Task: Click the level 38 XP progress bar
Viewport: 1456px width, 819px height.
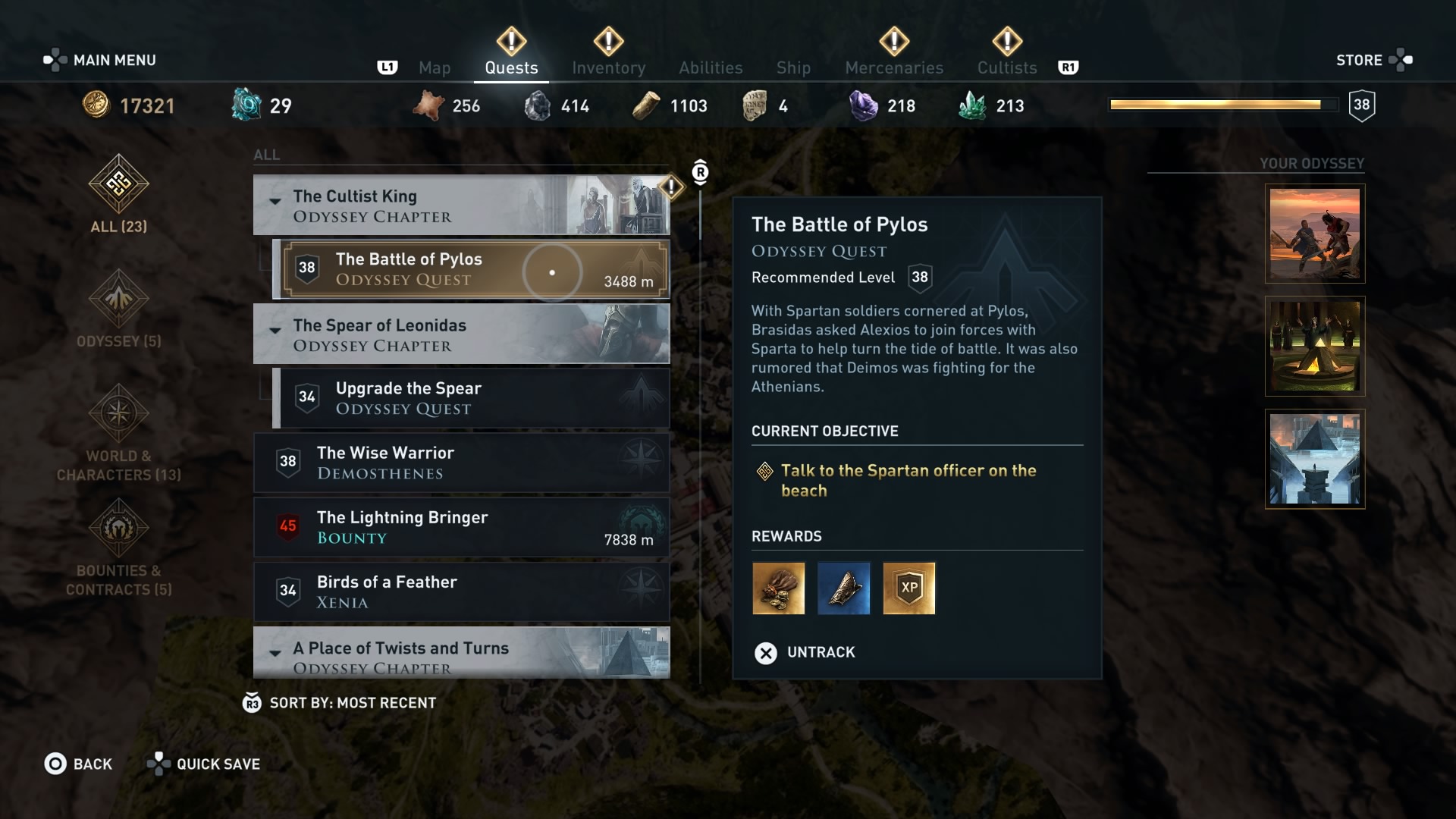Action: click(1224, 105)
